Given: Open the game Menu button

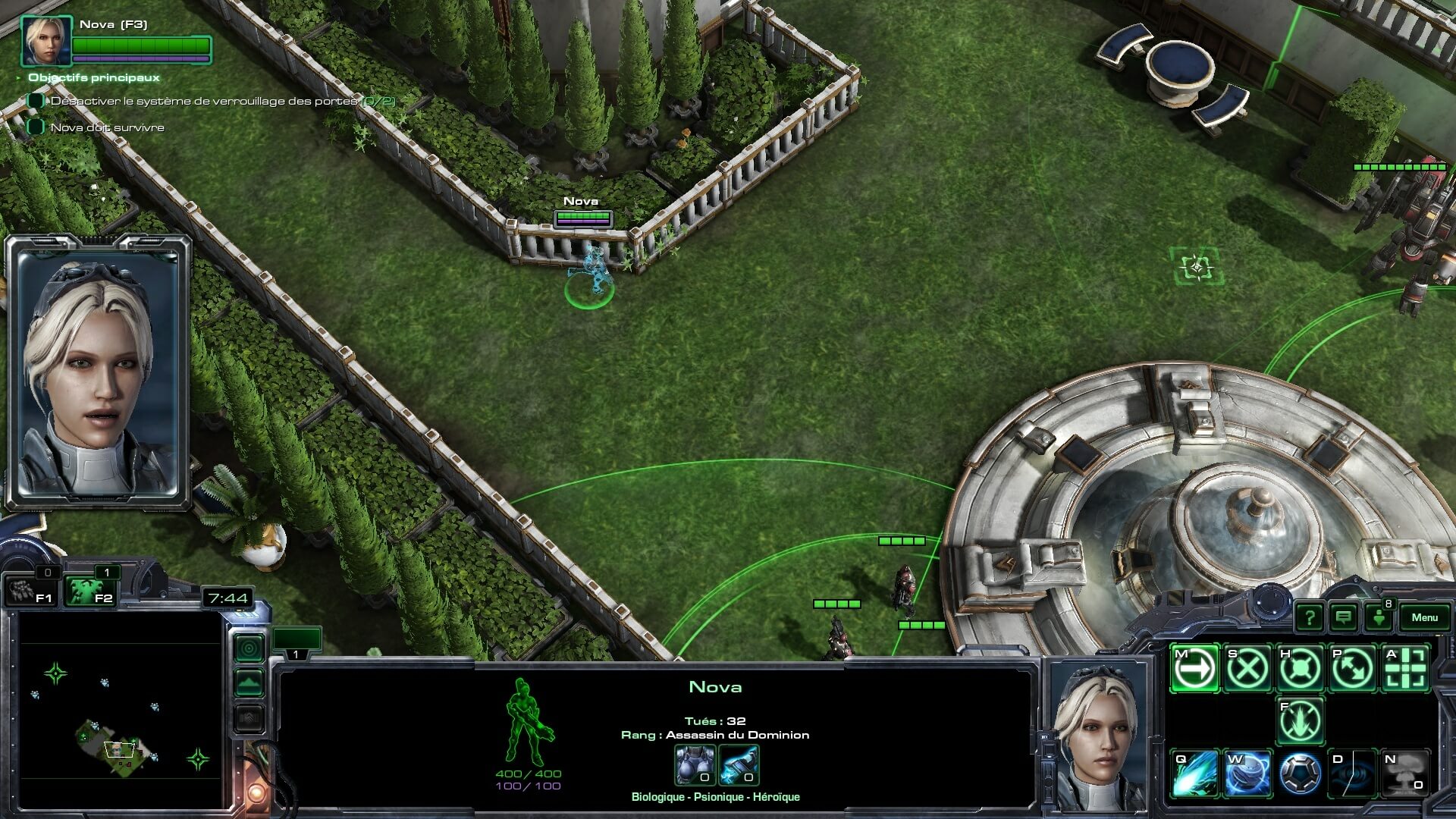Looking at the screenshot, I should 1424,617.
